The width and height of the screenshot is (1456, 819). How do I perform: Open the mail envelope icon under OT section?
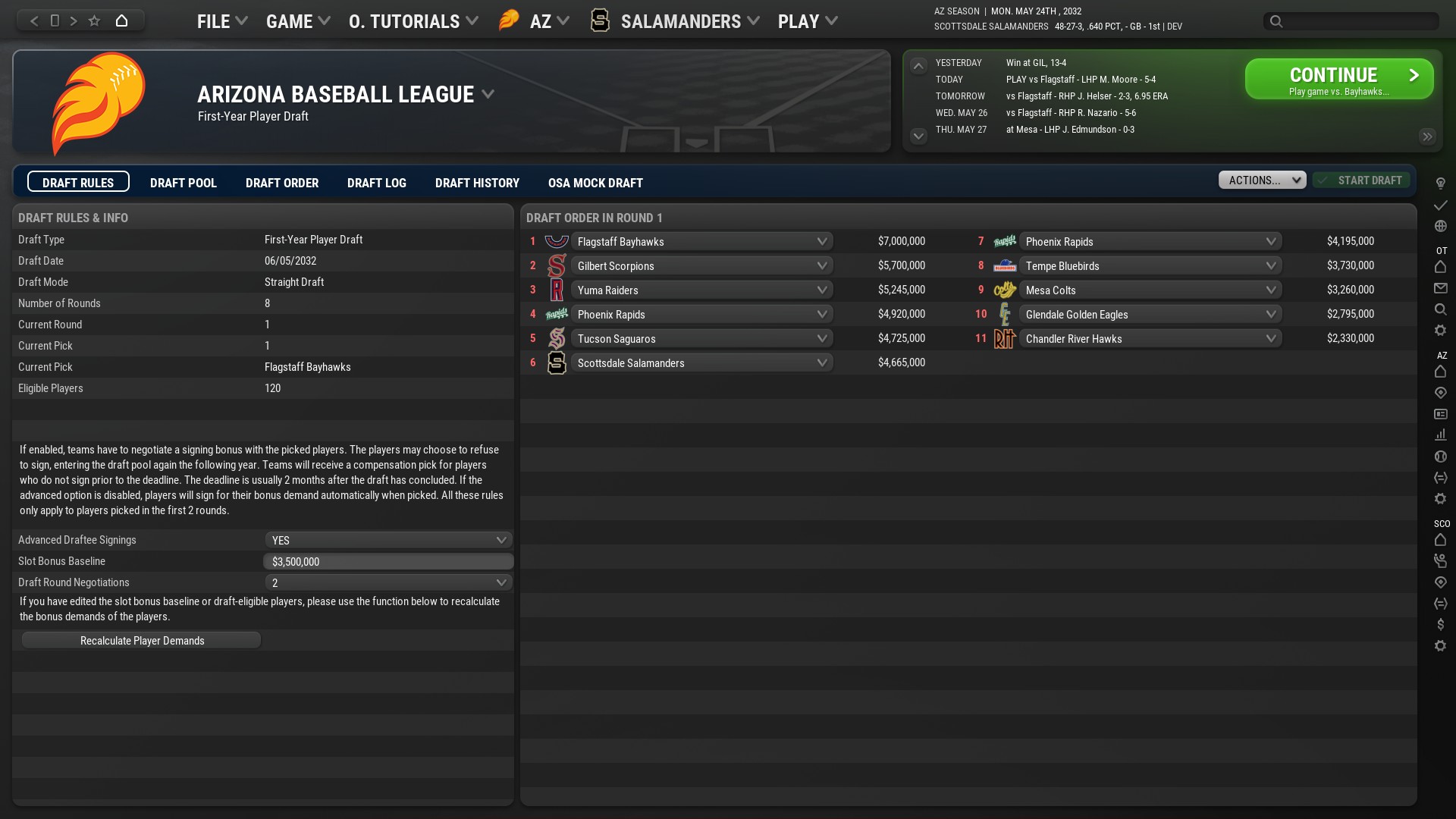coord(1440,288)
